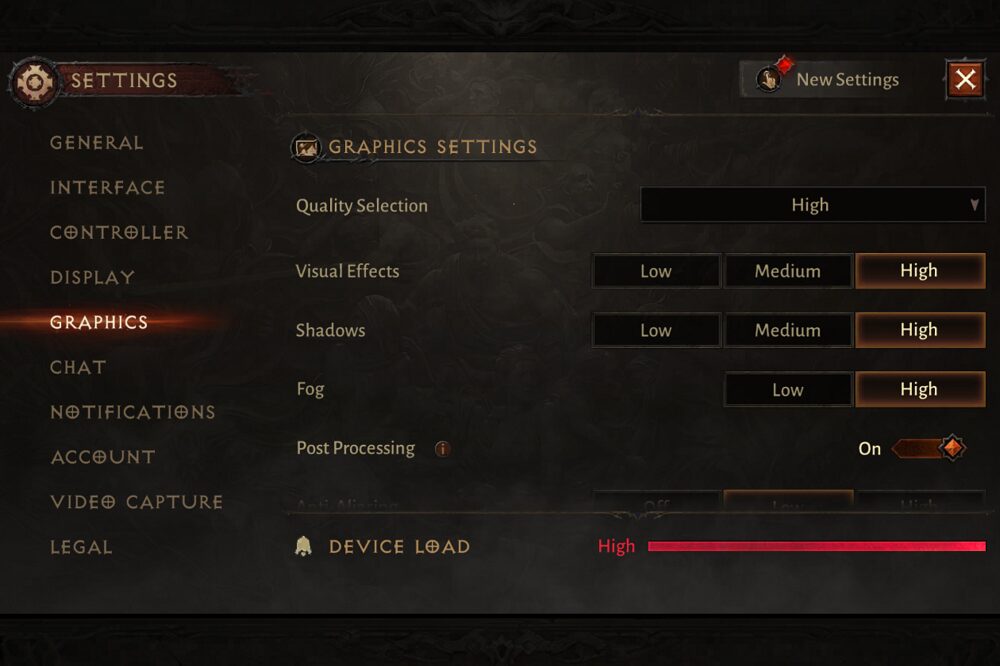The width and height of the screenshot is (1000, 666).
Task: Toggle Post Processing off
Action: [x=928, y=448]
